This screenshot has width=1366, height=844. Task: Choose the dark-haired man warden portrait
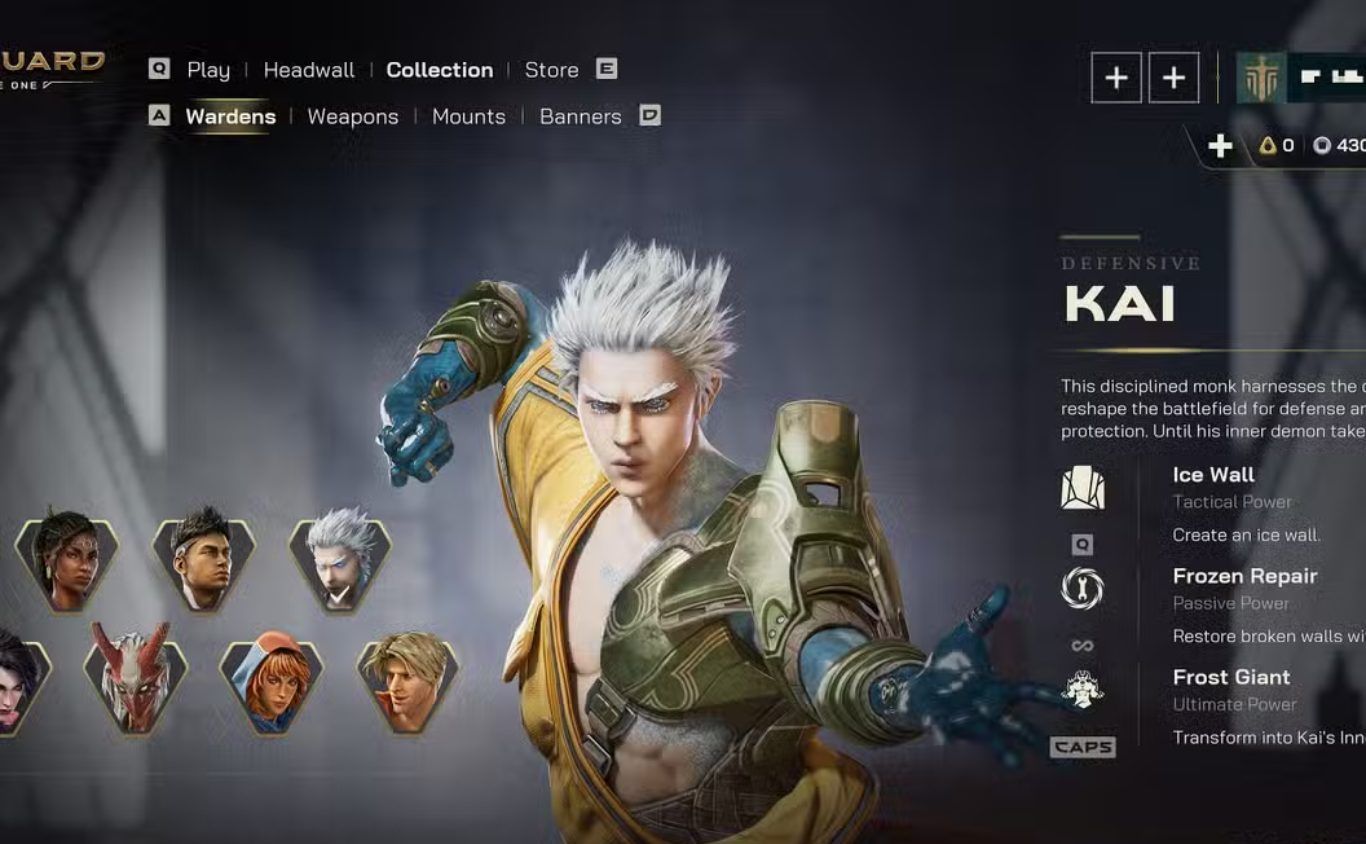click(203, 559)
